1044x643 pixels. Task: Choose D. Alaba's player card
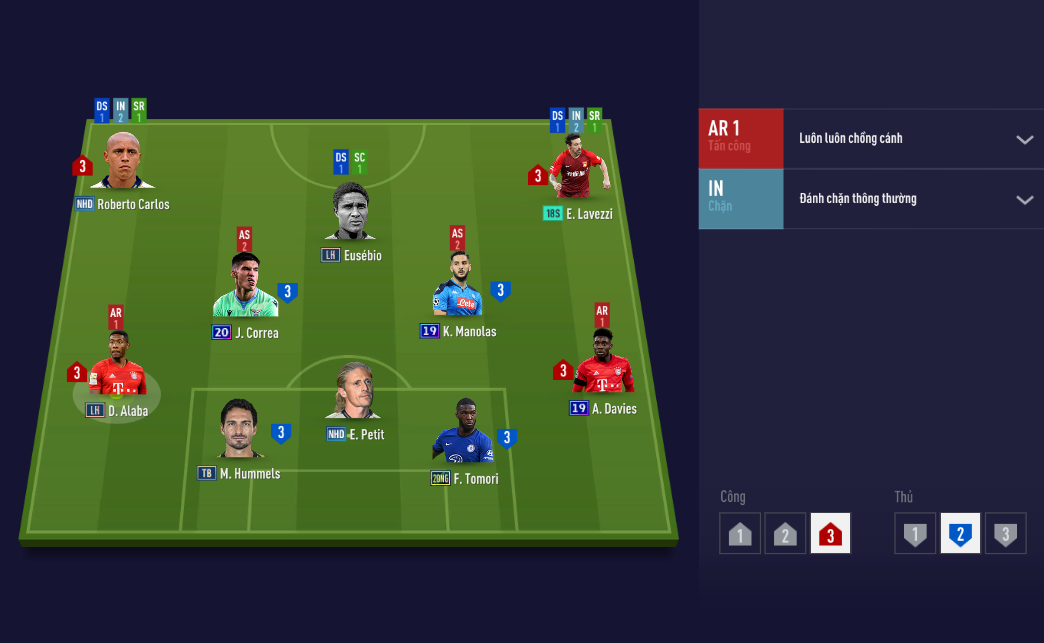coord(116,367)
